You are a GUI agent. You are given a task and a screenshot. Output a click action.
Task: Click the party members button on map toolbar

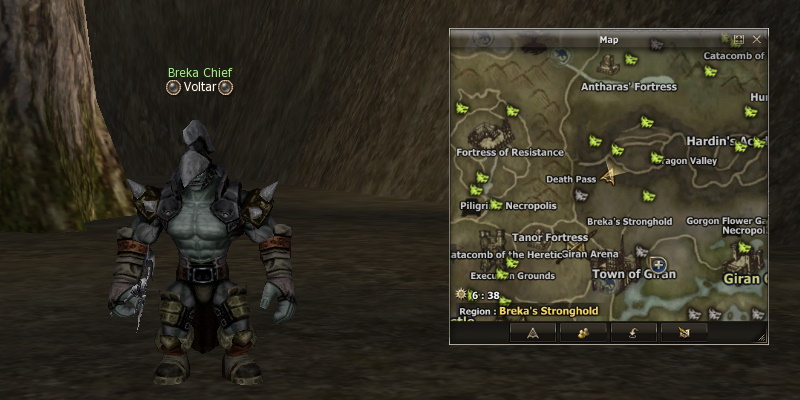click(x=580, y=332)
